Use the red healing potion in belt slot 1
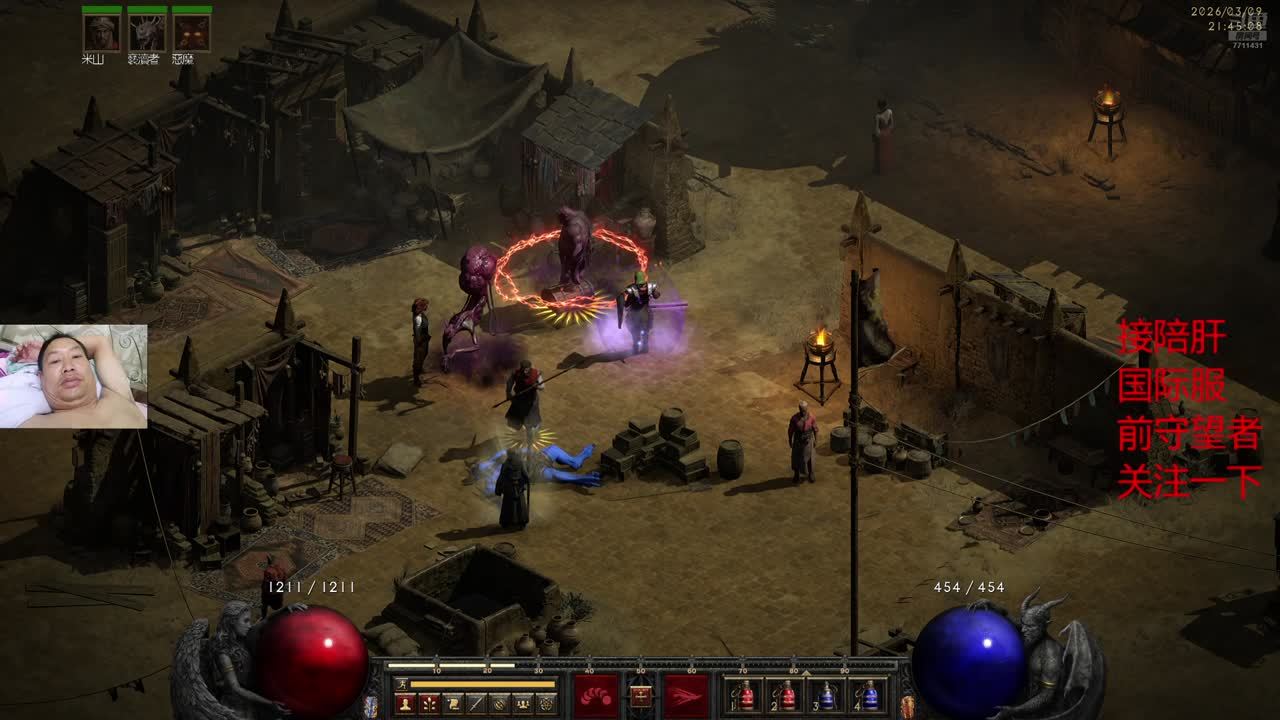 click(x=745, y=695)
